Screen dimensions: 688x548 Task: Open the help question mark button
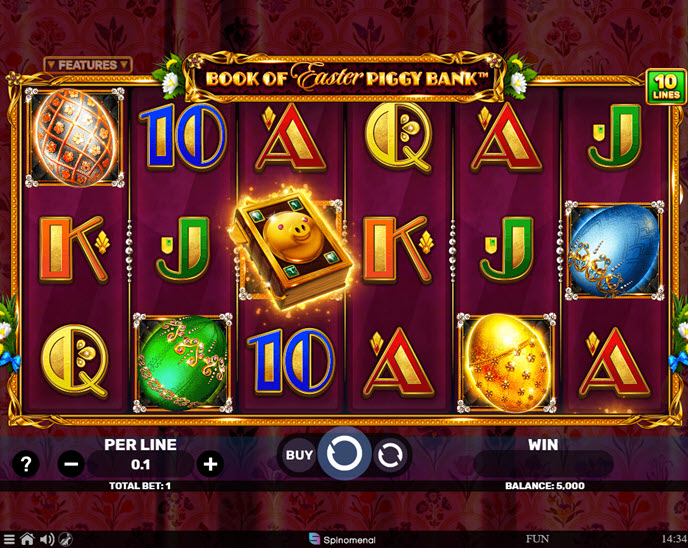(x=28, y=463)
